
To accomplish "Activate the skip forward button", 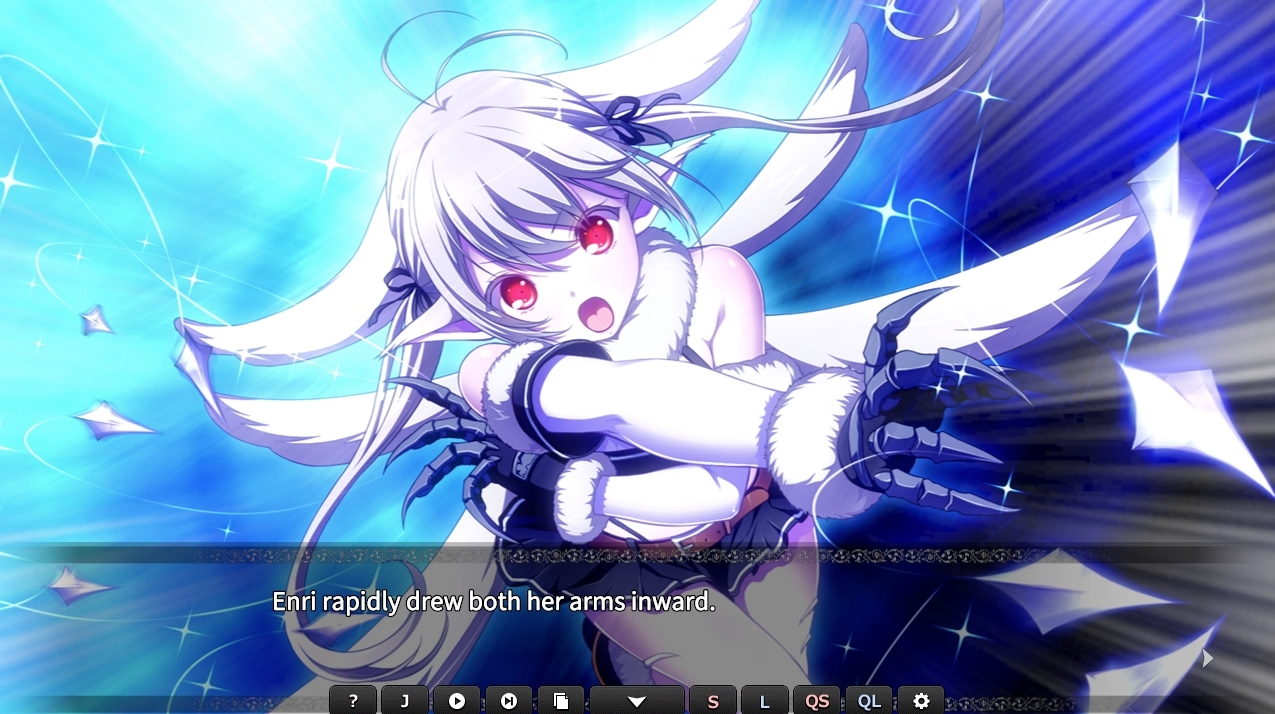I will 509,701.
